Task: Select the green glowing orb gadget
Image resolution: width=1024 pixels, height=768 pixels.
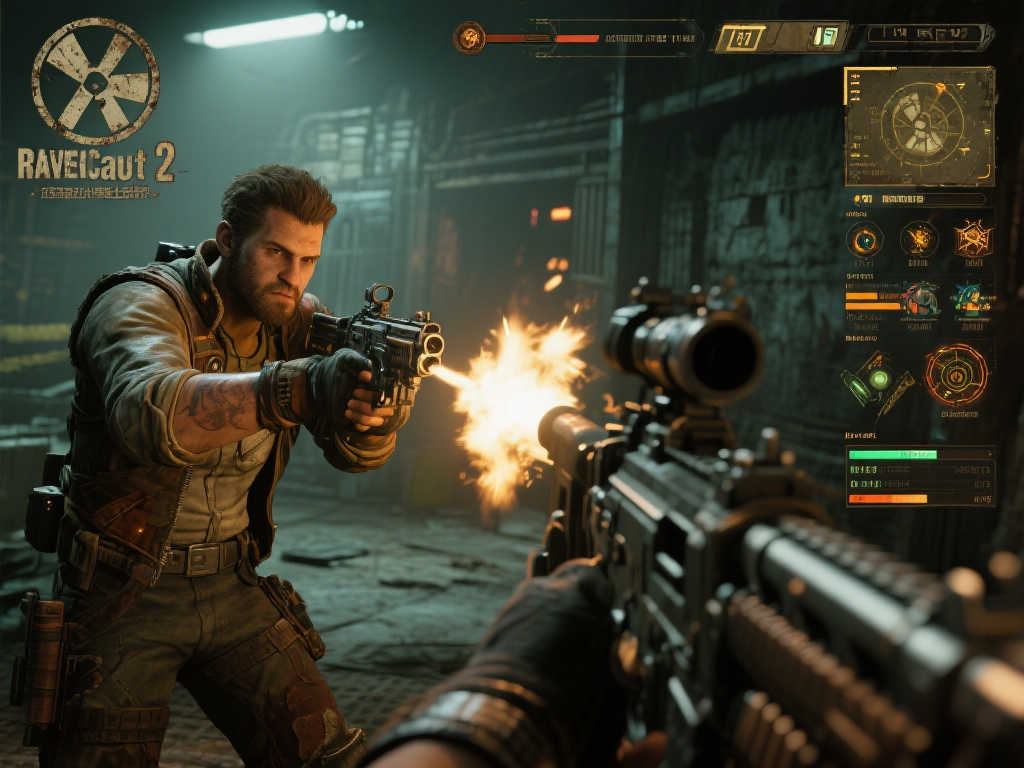Action: point(877,379)
